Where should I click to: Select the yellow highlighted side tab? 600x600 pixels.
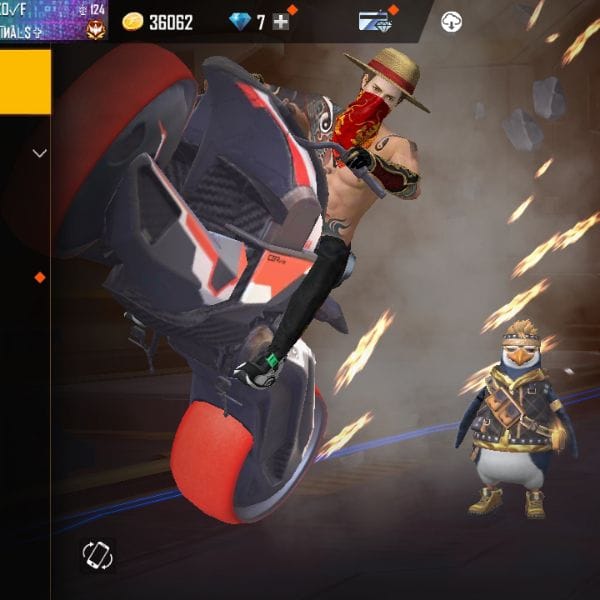coord(25,82)
